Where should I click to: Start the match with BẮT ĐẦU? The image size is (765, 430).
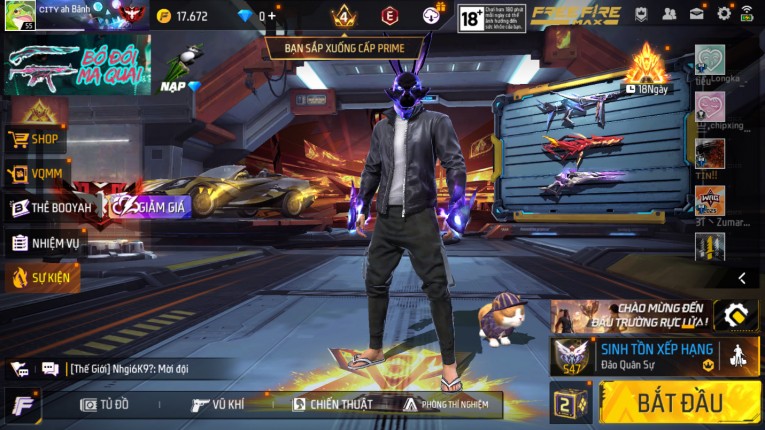679,402
